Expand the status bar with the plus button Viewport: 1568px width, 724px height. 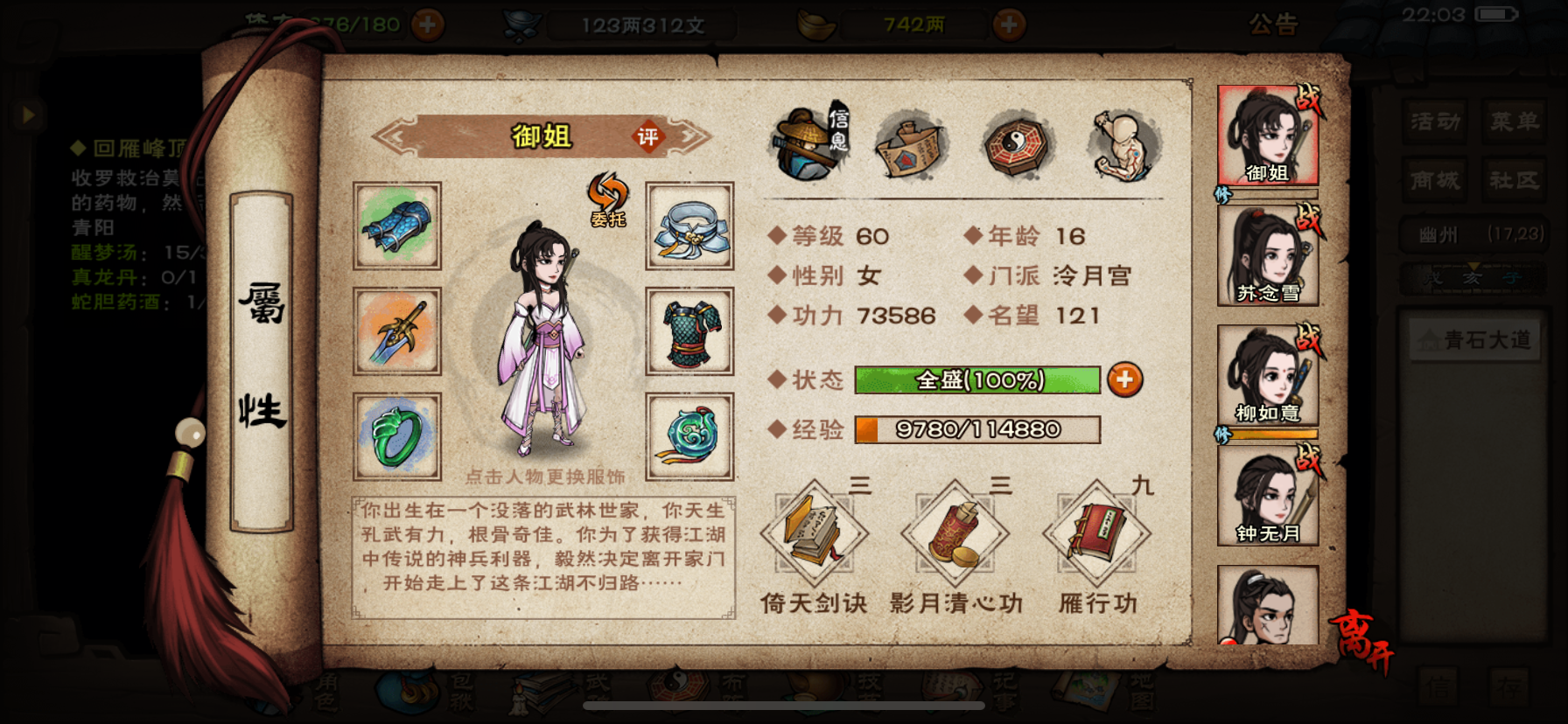click(x=1125, y=379)
